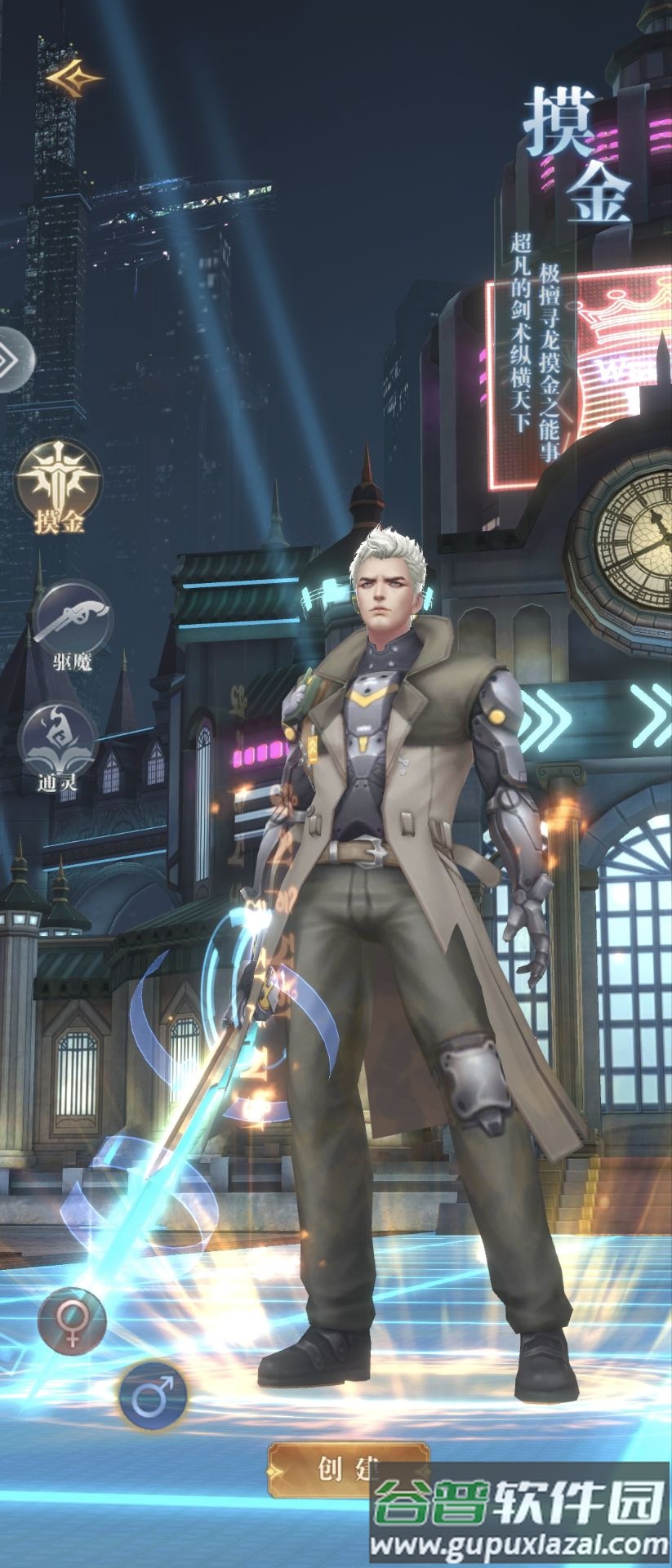672x1568 pixels.
Task: Go back with the golden arrow button
Action: click(73, 78)
